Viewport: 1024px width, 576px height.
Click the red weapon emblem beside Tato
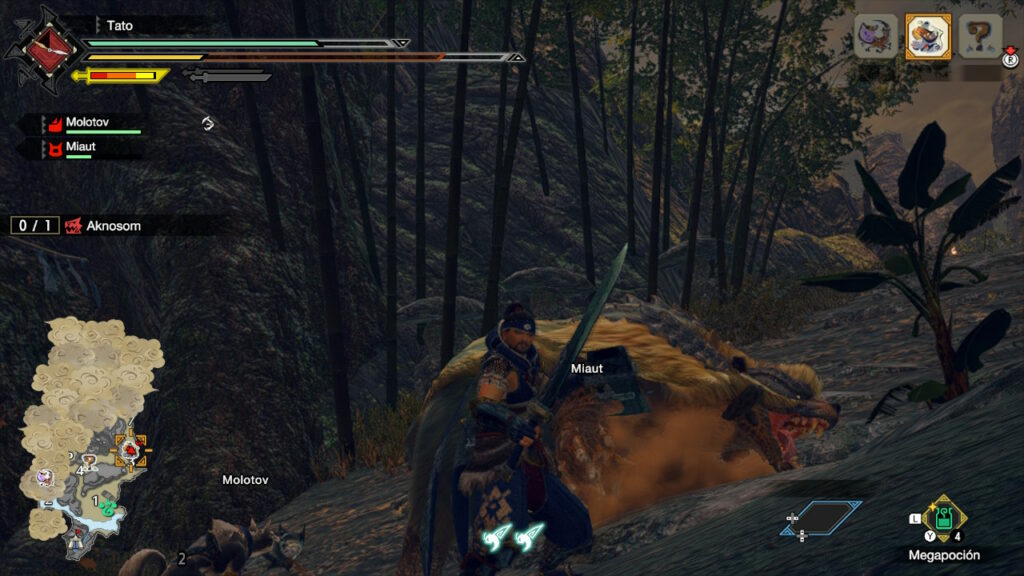(41, 47)
